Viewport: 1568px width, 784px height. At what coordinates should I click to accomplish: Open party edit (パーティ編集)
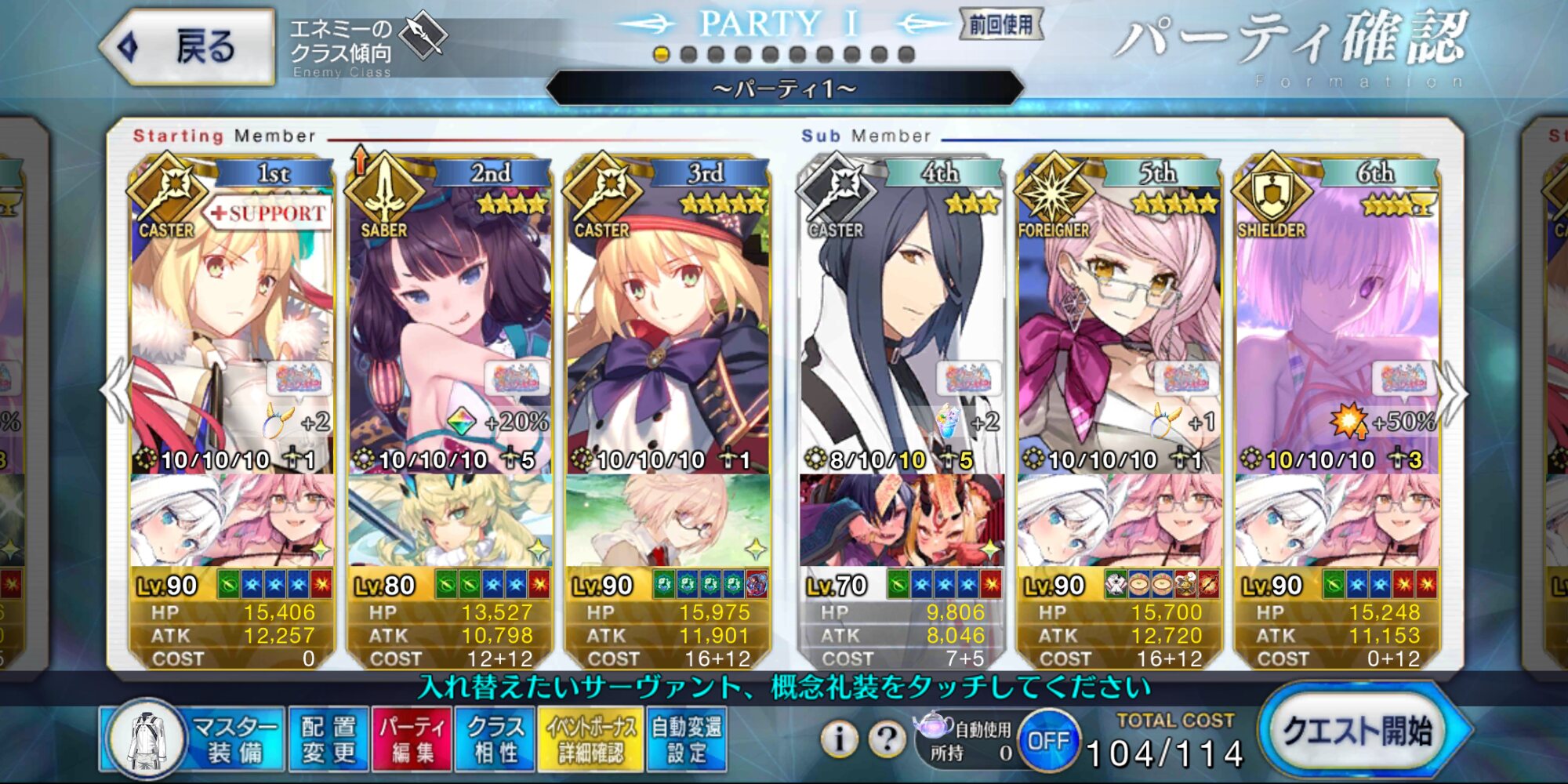[412, 739]
